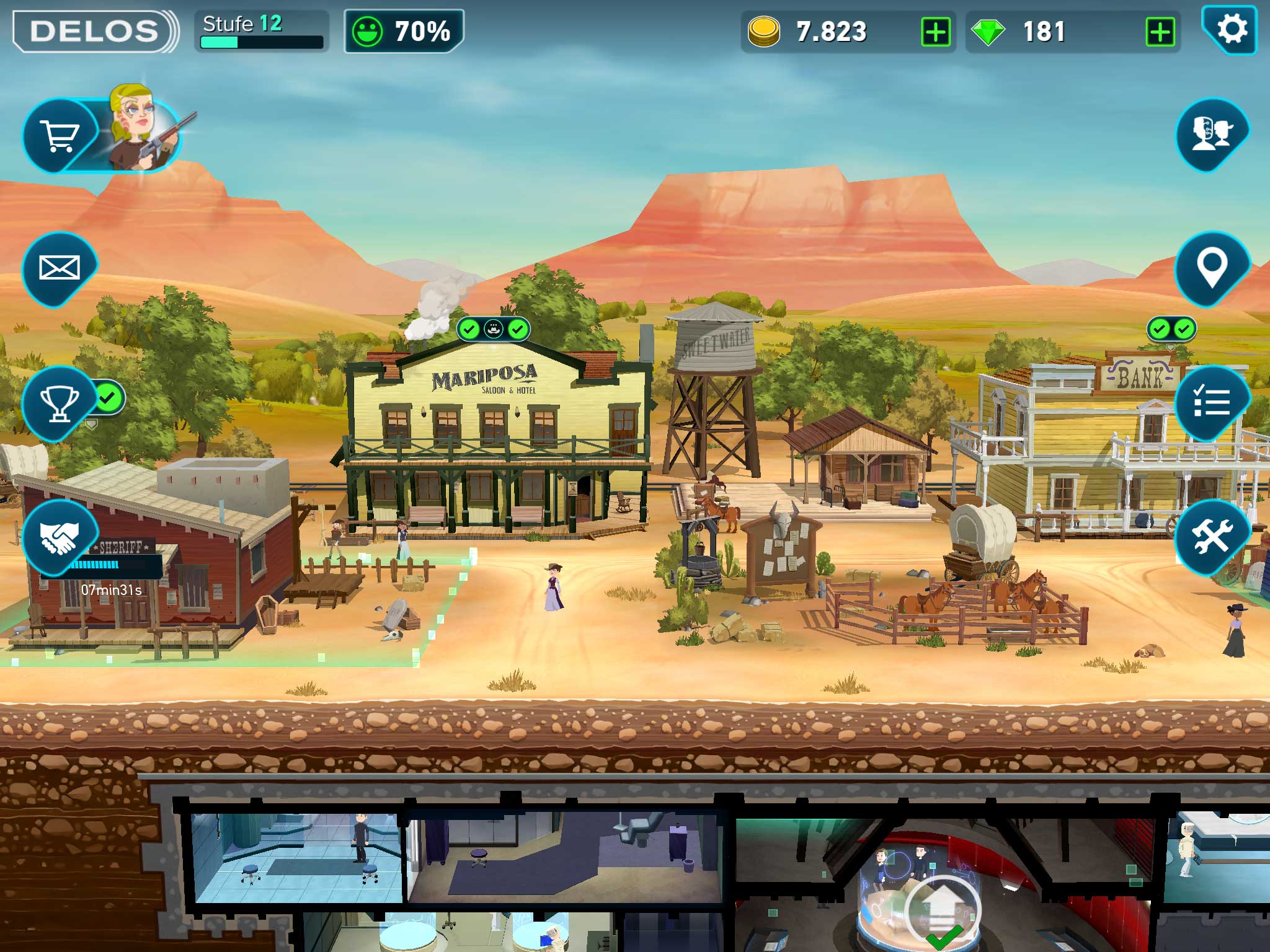1270x952 pixels.
Task: Select the blonde gunslinger host portrait
Action: 140,130
